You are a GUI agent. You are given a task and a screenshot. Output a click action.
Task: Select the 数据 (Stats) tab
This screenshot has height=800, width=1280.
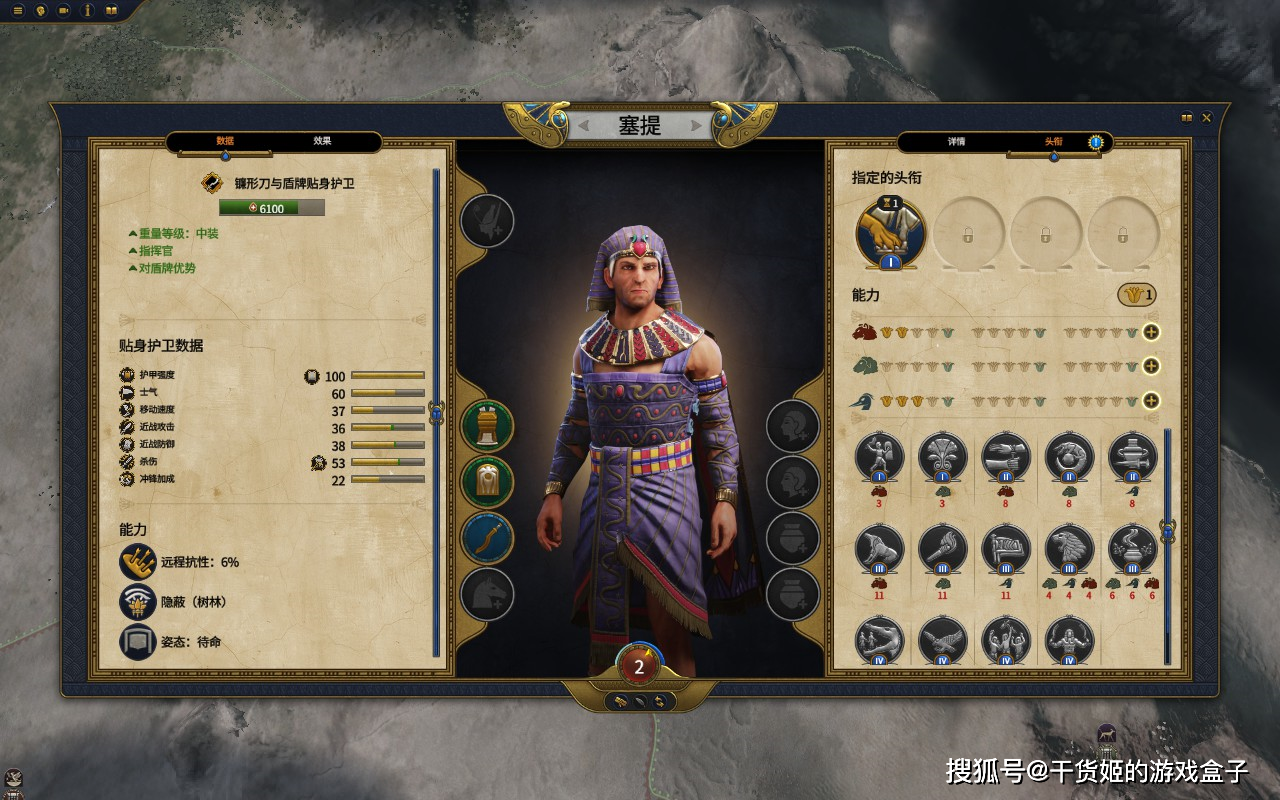(x=225, y=141)
